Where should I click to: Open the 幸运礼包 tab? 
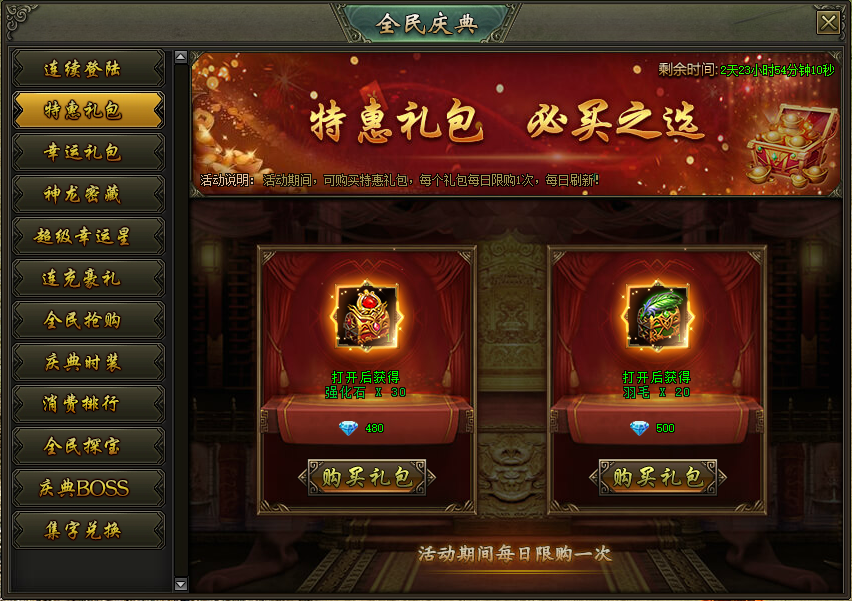88,153
